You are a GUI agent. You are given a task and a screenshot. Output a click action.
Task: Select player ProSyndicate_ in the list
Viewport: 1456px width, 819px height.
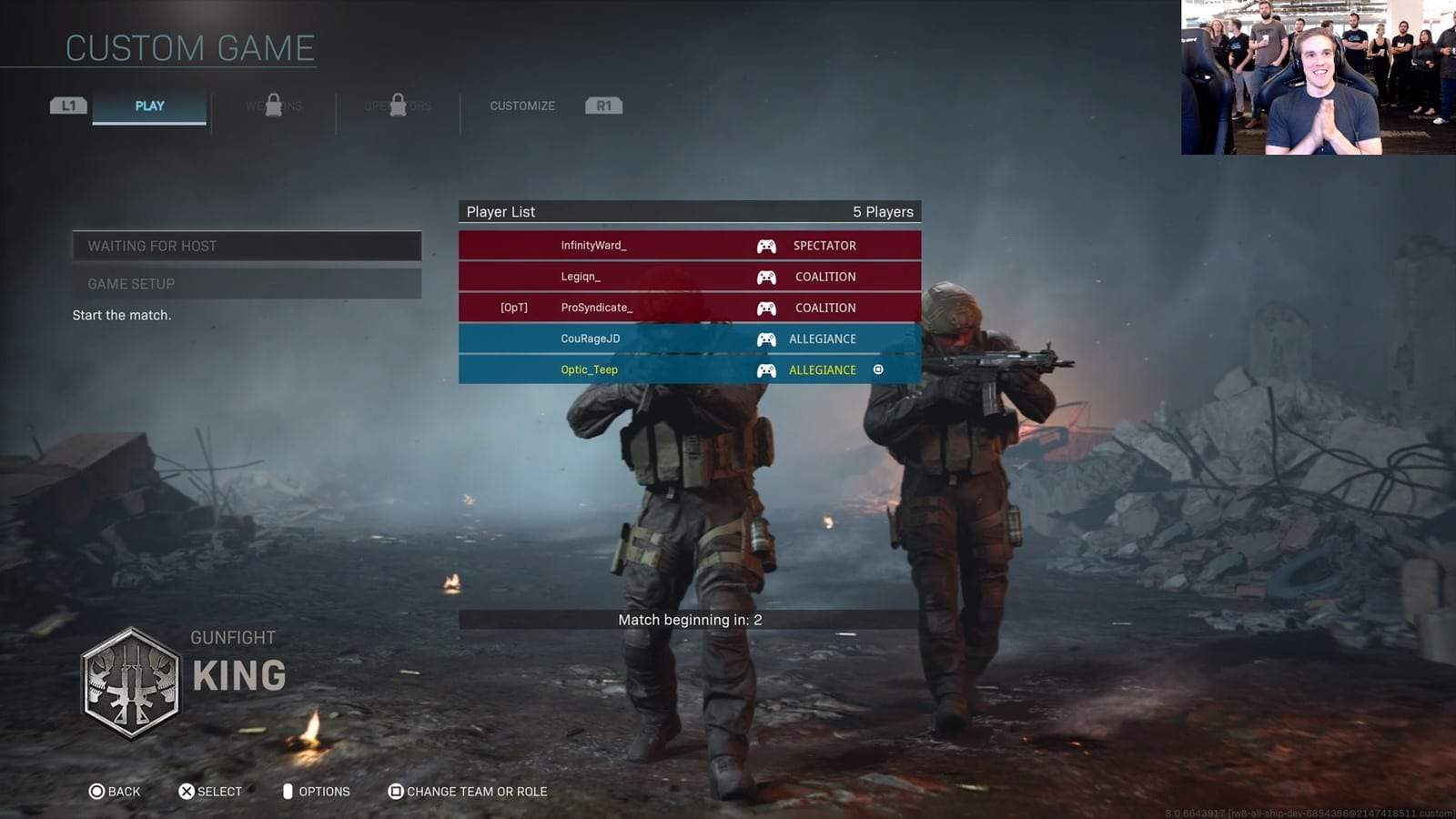click(596, 308)
